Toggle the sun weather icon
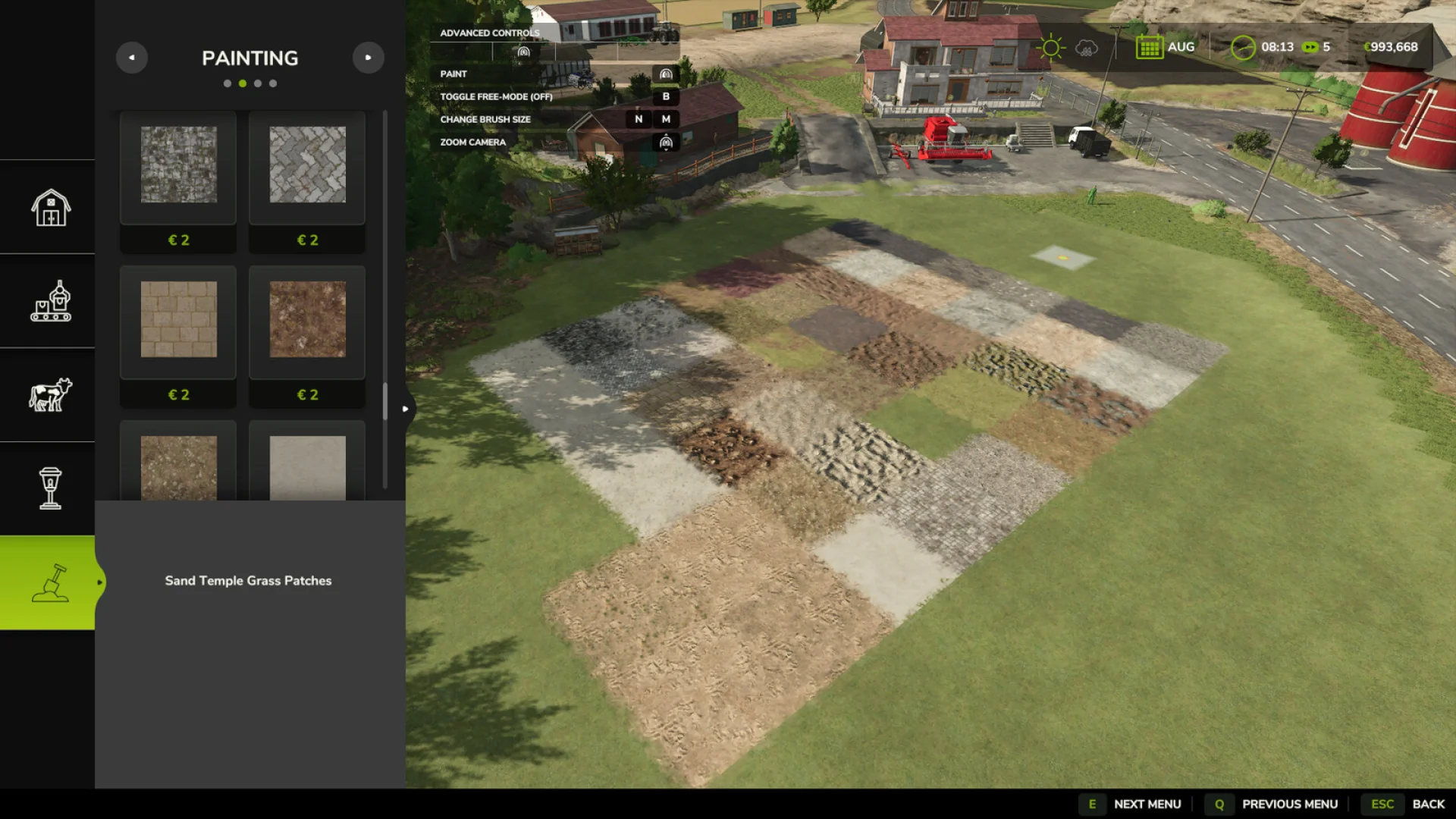1456x819 pixels. (x=1050, y=47)
